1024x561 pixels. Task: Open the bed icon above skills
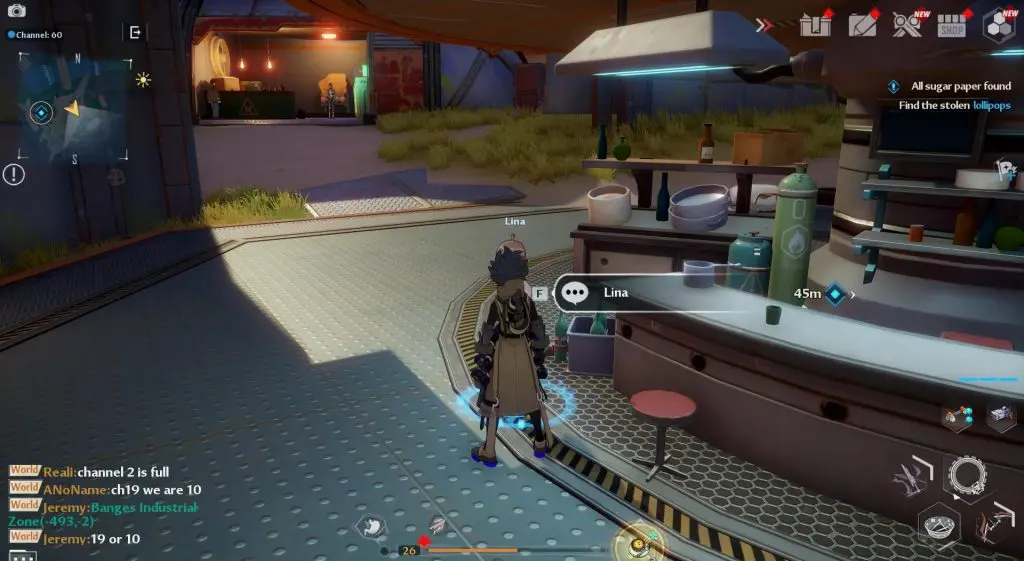pos(1001,414)
